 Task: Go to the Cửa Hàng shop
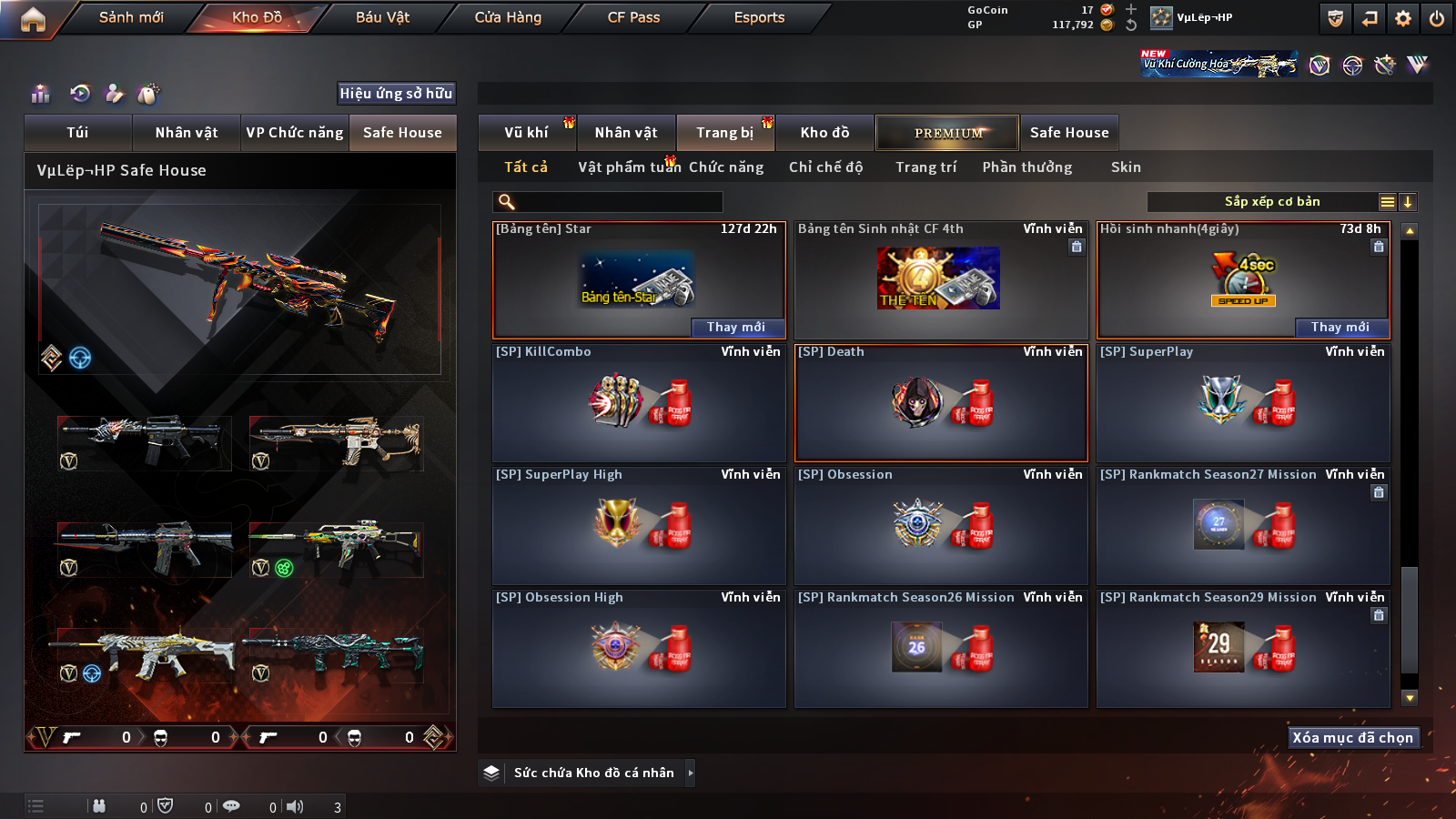508,17
